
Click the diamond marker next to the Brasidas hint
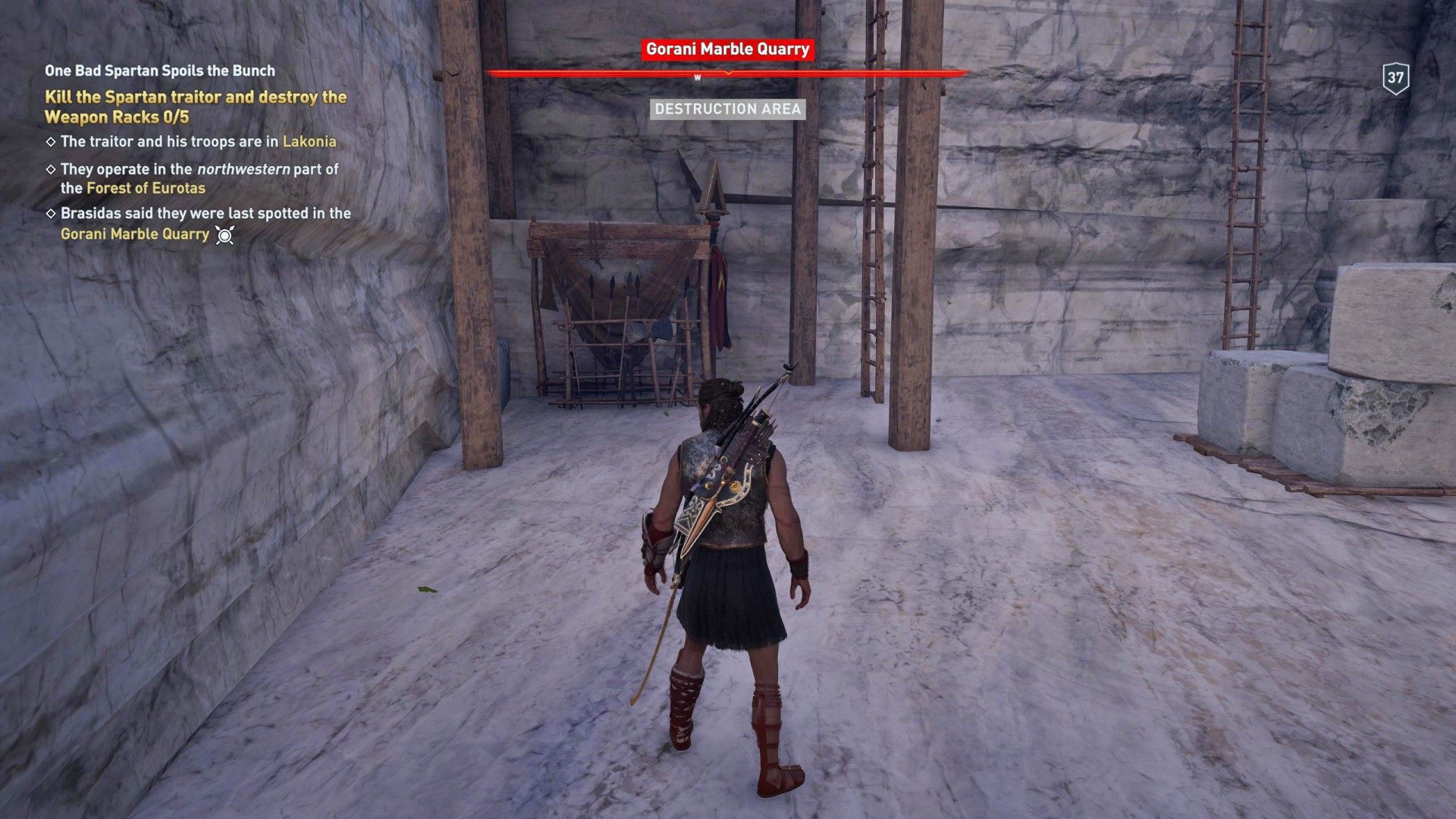[x=52, y=215]
